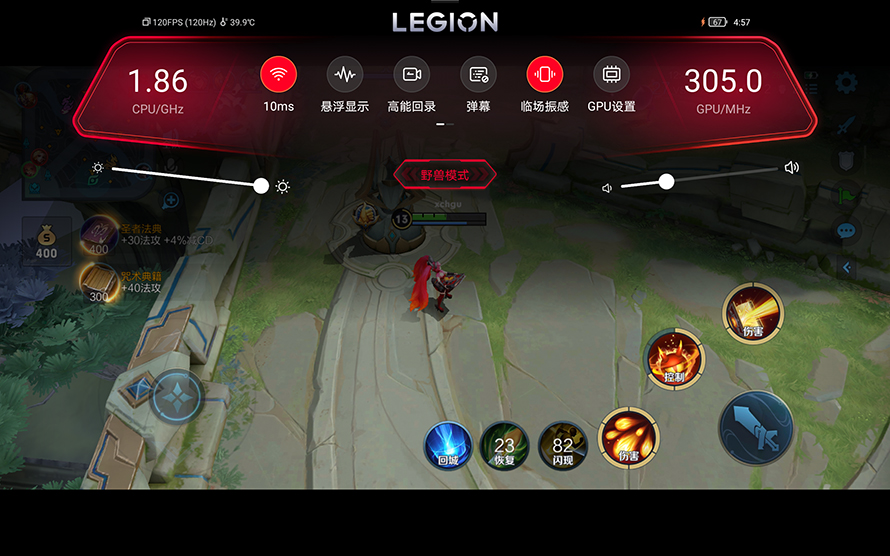
Task: Open the 悬浮显示 floating display option
Action: coord(345,75)
